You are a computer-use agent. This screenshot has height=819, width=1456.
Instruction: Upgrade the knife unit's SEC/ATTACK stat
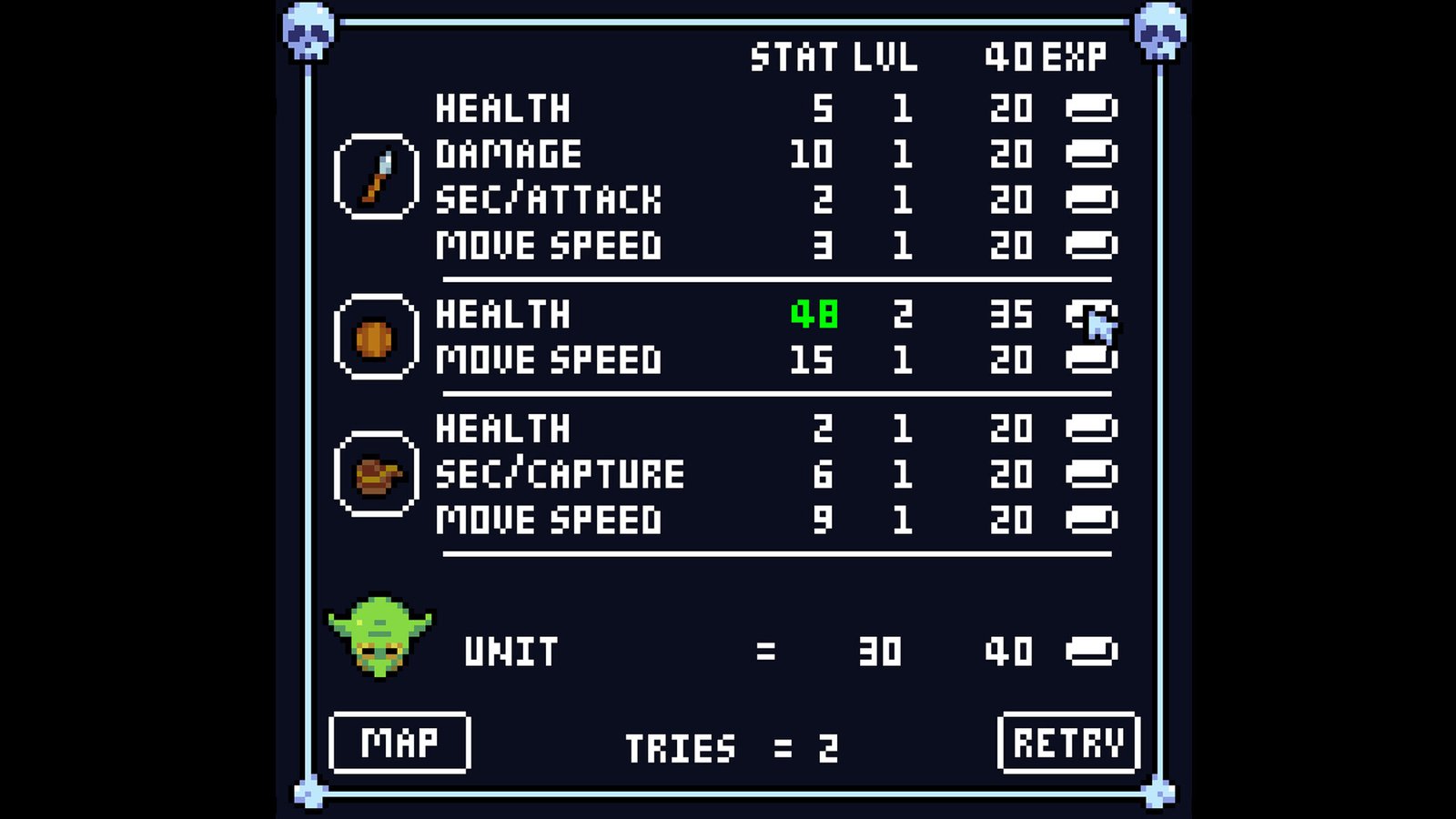(x=1091, y=199)
